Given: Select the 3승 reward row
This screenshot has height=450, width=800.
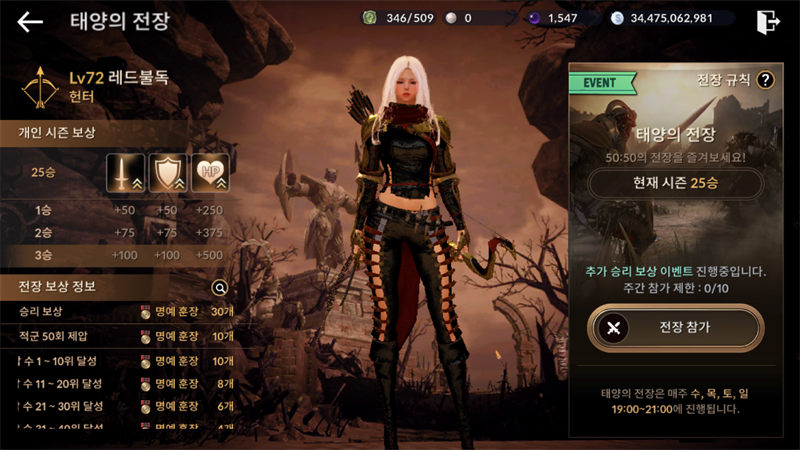Looking at the screenshot, I should [x=120, y=256].
